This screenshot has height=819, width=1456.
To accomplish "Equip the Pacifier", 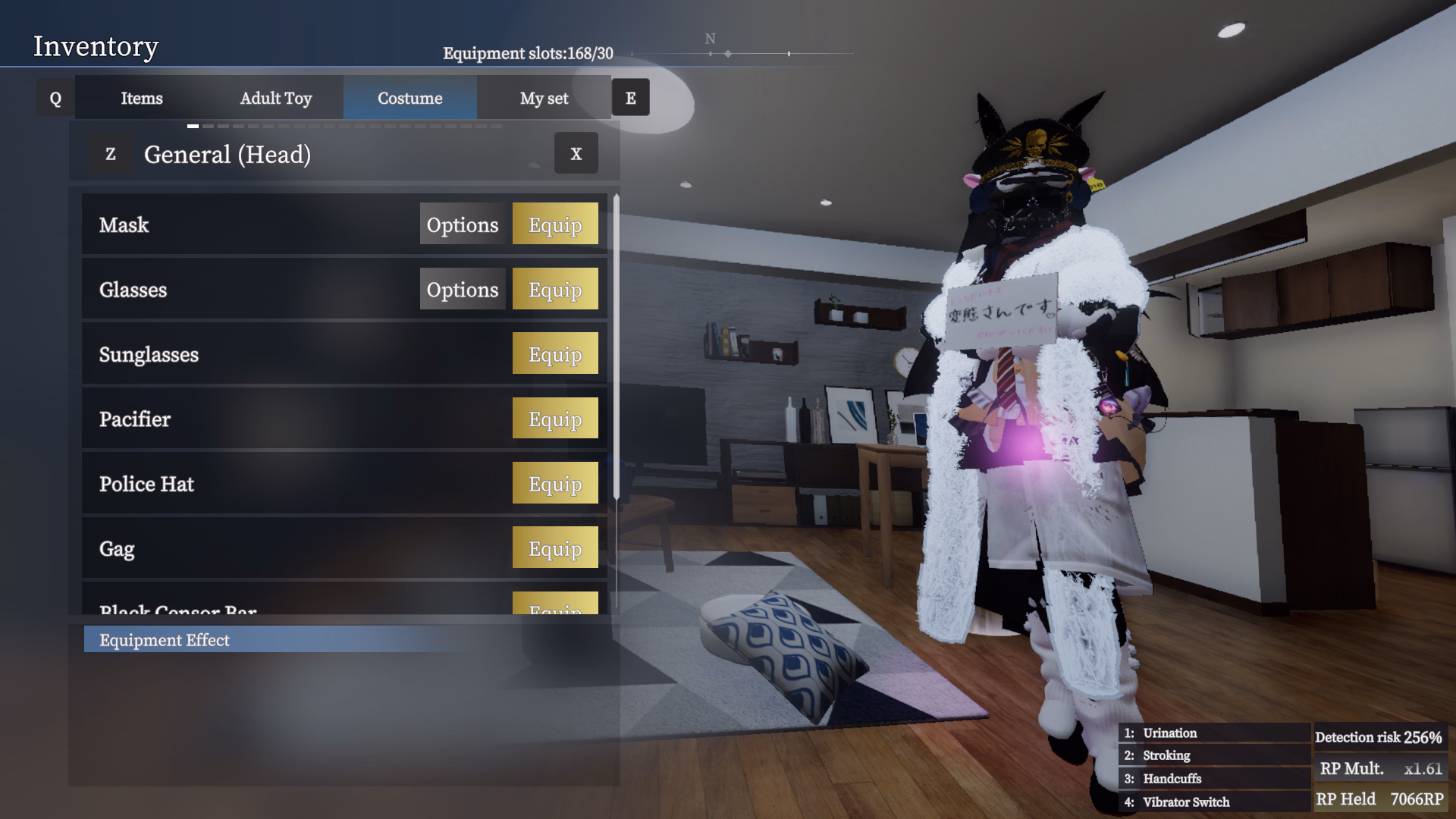I will (x=555, y=419).
